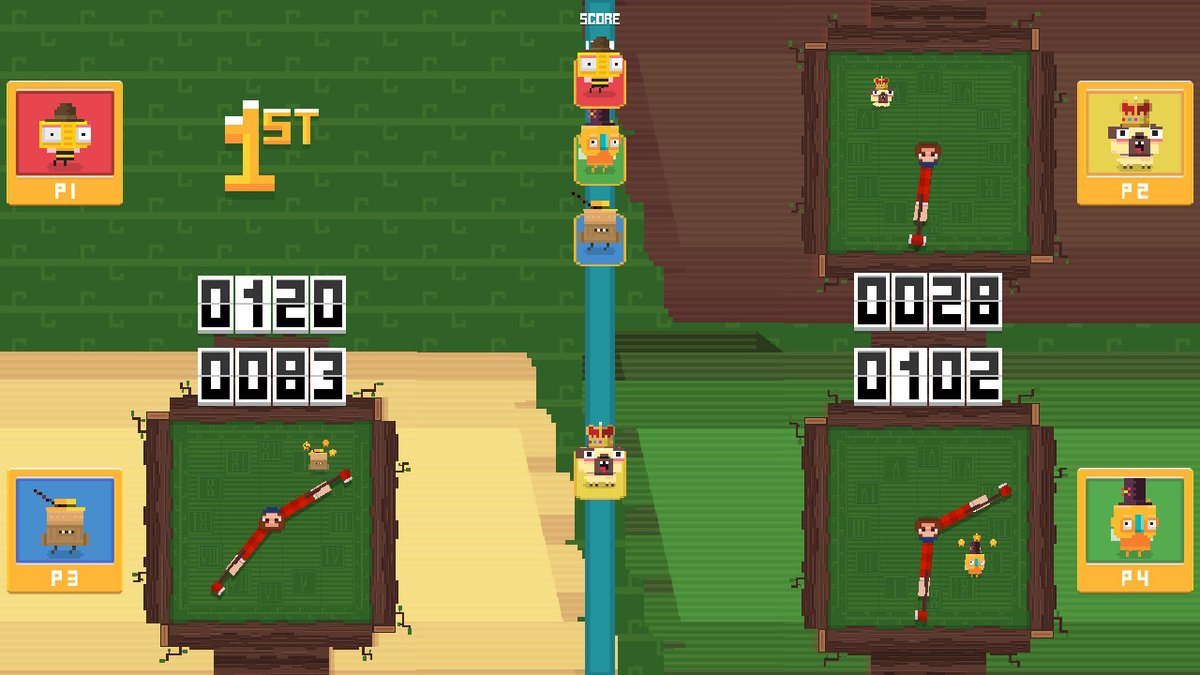Click the bee marker on the score track
Image resolution: width=1200 pixels, height=675 pixels.
tap(600, 77)
